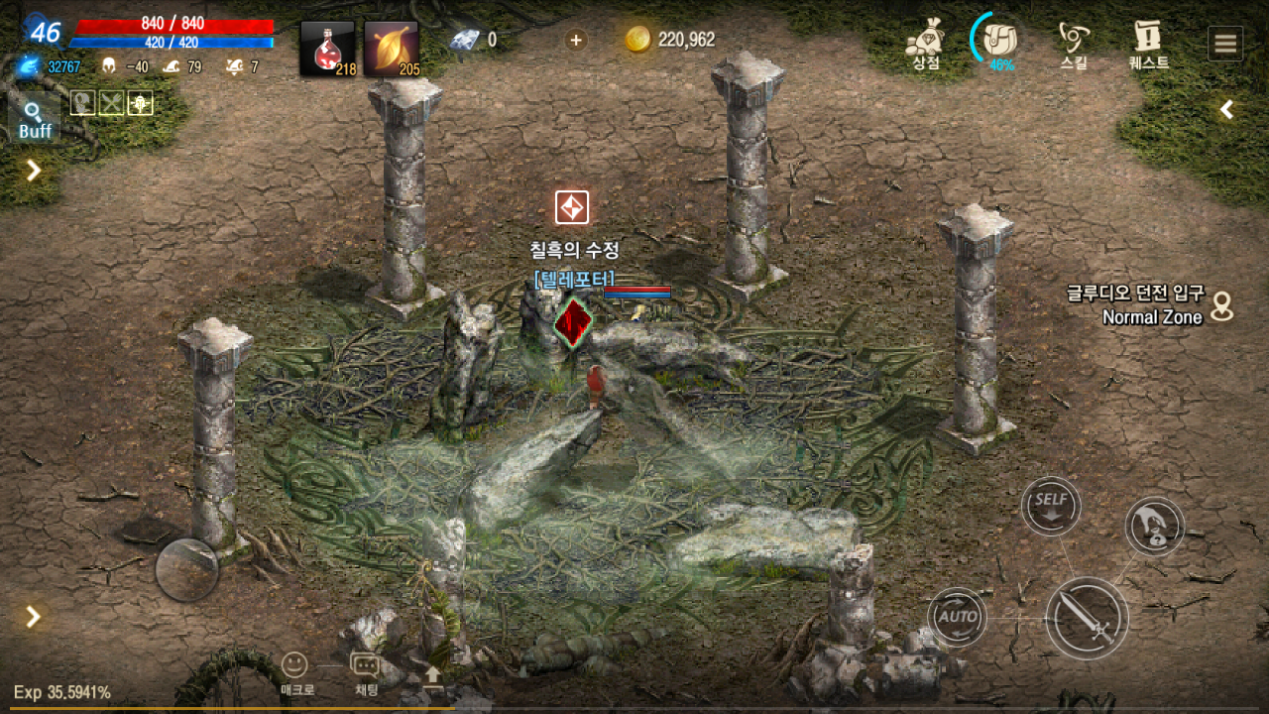The height and width of the screenshot is (714, 1269).
Task: Tap the plus button beside diamonds
Action: [x=576, y=40]
